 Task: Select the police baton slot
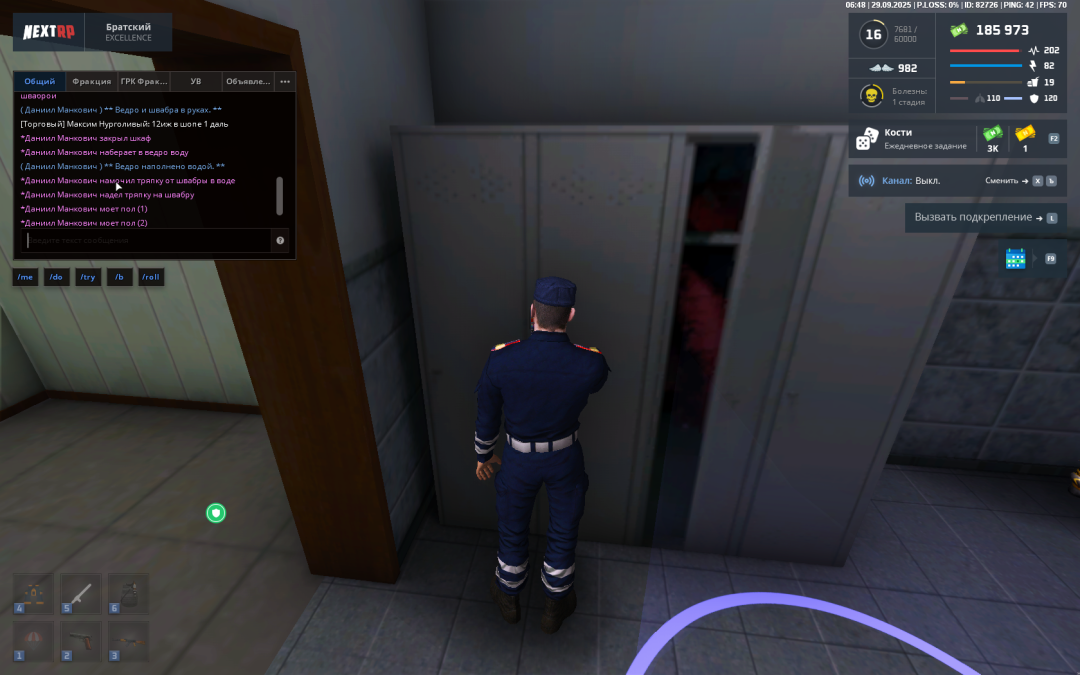pos(81,593)
